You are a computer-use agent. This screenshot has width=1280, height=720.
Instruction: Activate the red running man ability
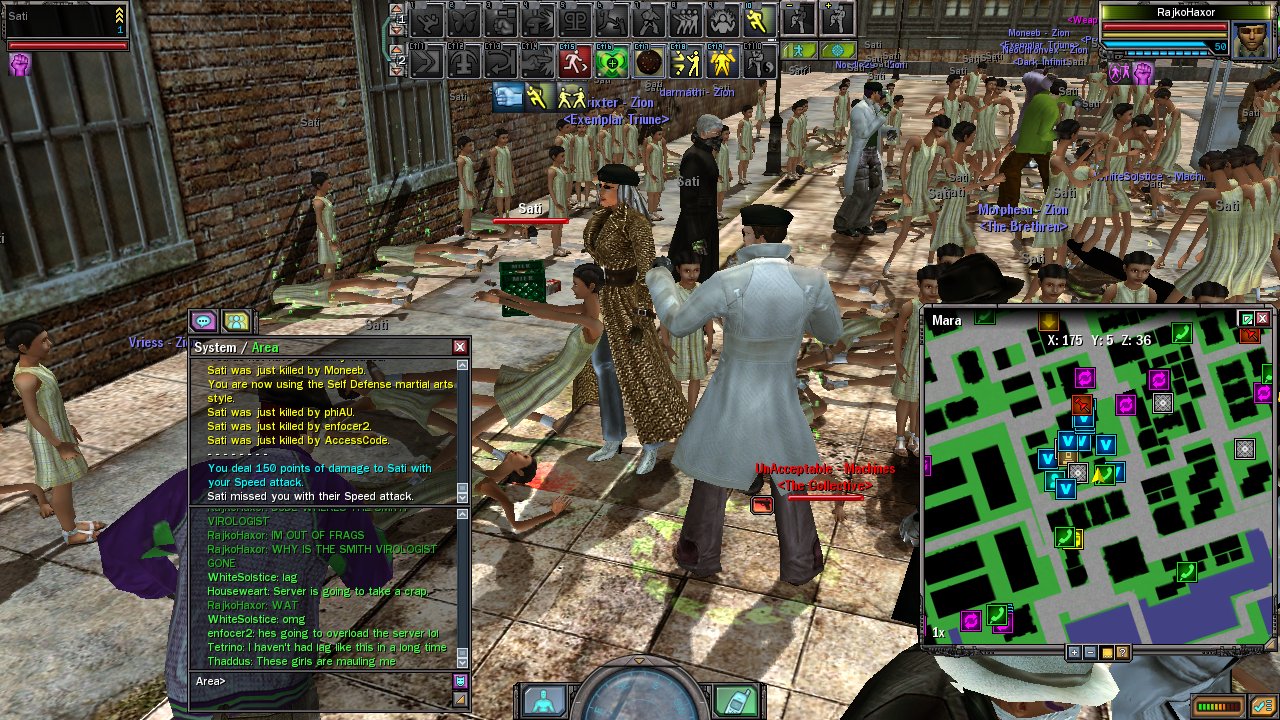click(574, 63)
